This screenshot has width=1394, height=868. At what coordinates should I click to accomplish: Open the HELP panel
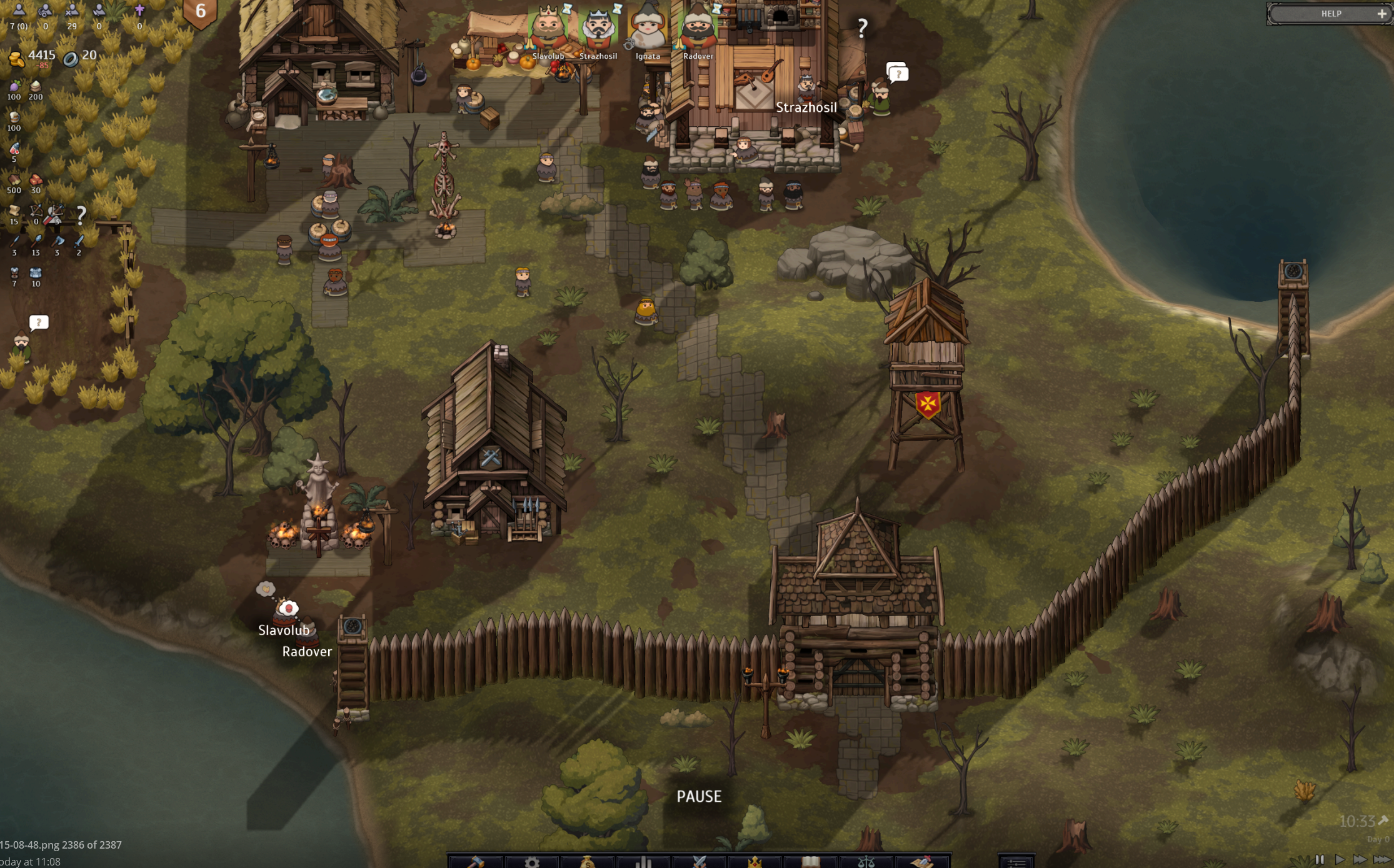(1330, 13)
